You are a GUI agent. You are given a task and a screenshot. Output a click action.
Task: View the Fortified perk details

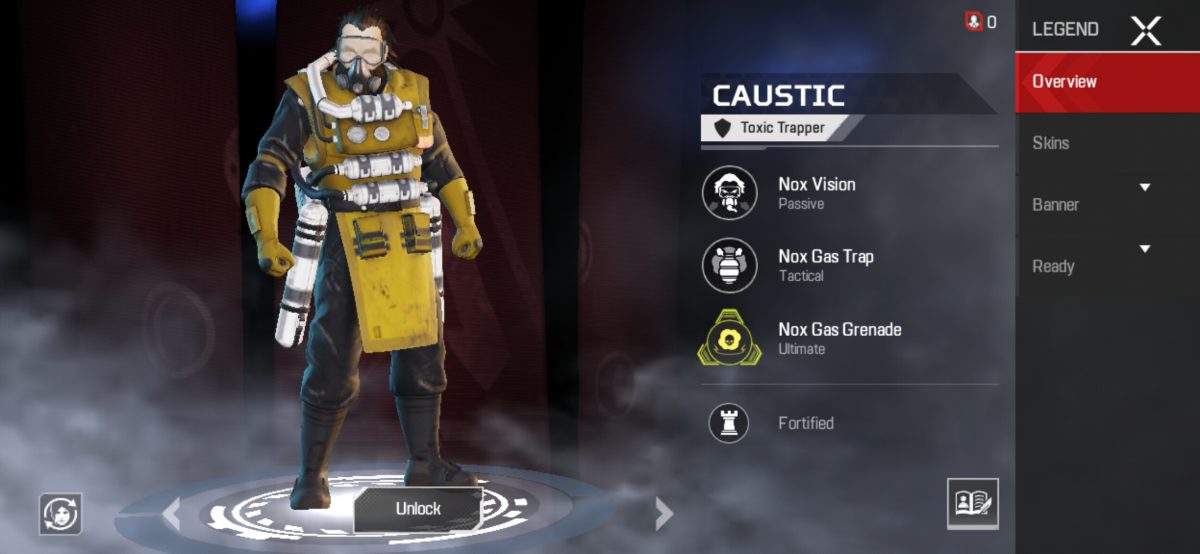click(x=730, y=423)
